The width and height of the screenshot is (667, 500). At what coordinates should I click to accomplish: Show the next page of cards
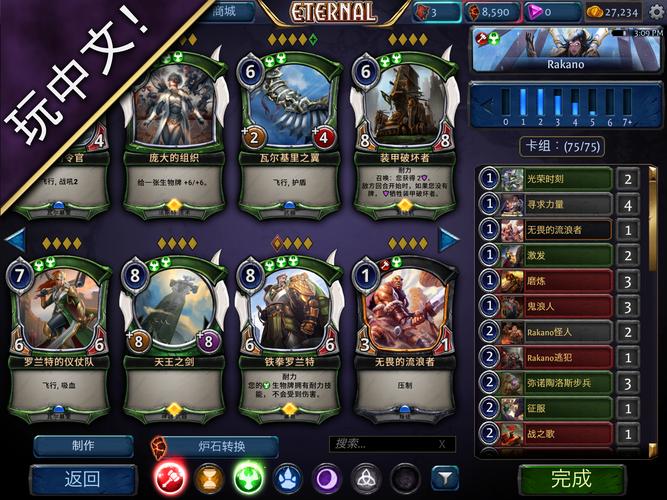(x=449, y=239)
